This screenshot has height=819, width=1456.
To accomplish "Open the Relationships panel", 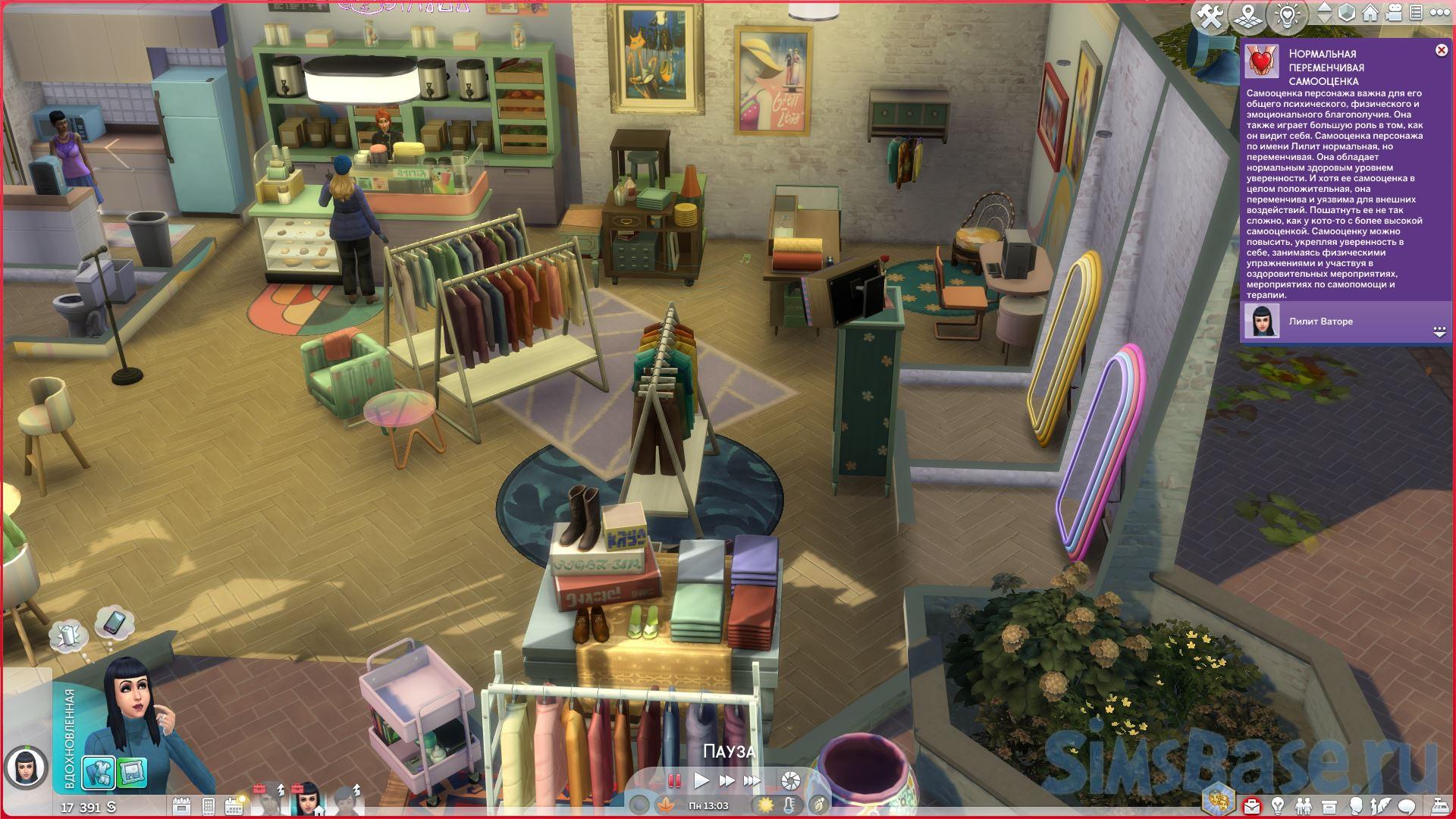I will click(x=1303, y=805).
